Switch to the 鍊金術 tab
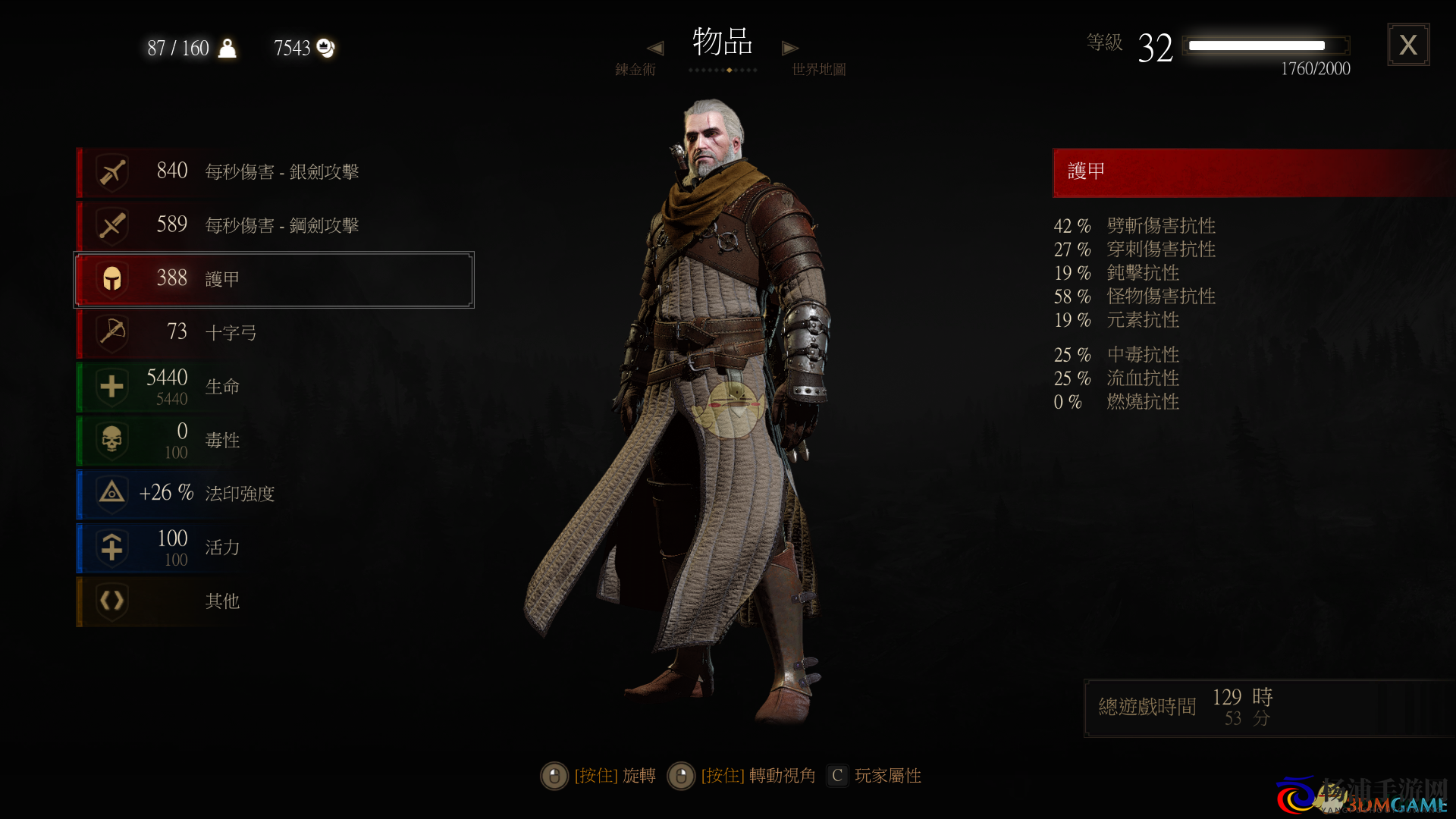 coord(636,68)
